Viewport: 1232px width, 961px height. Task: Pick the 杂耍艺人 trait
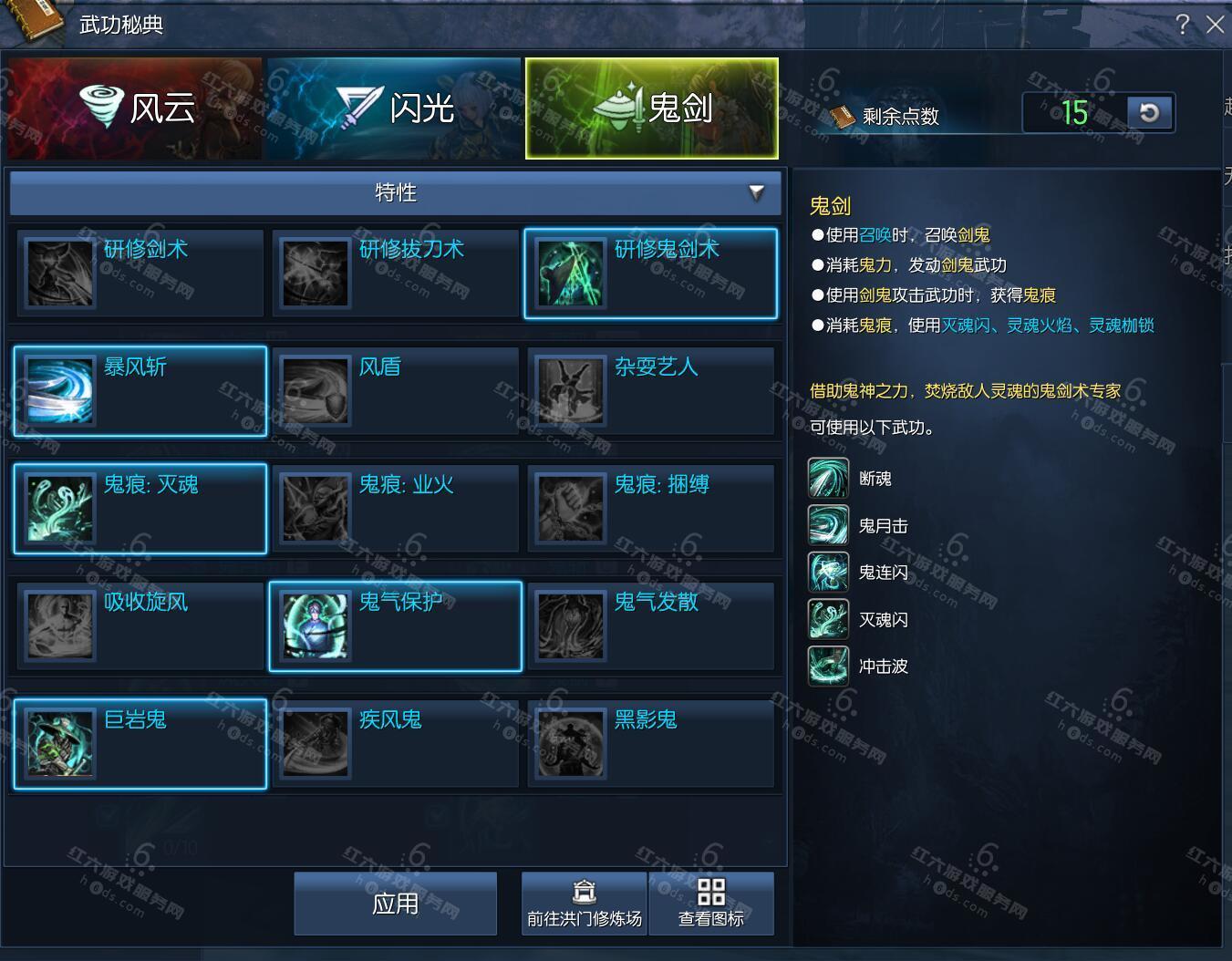[x=650, y=391]
